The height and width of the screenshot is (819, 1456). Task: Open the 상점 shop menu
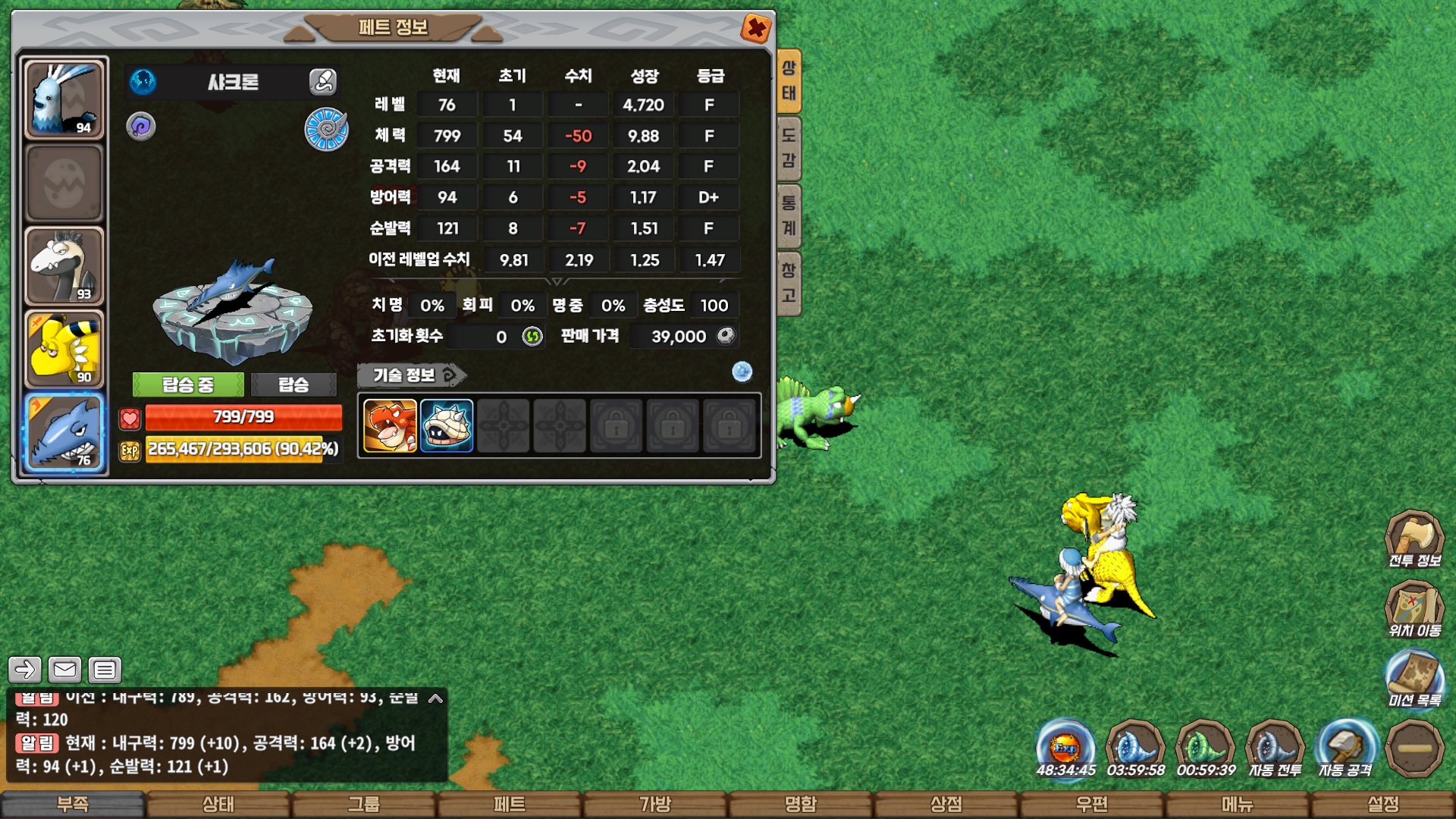946,804
